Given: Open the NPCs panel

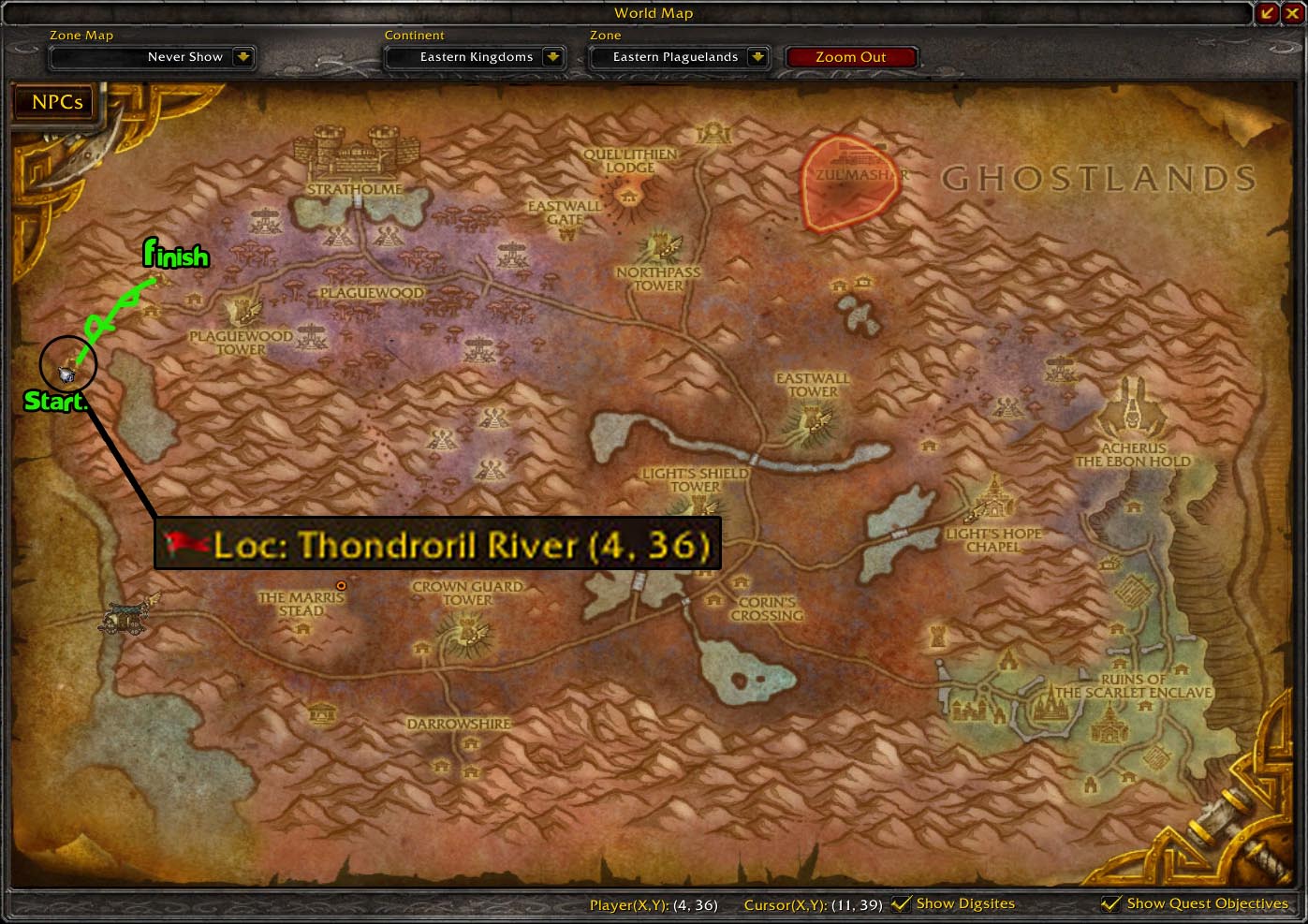Looking at the screenshot, I should [53, 102].
